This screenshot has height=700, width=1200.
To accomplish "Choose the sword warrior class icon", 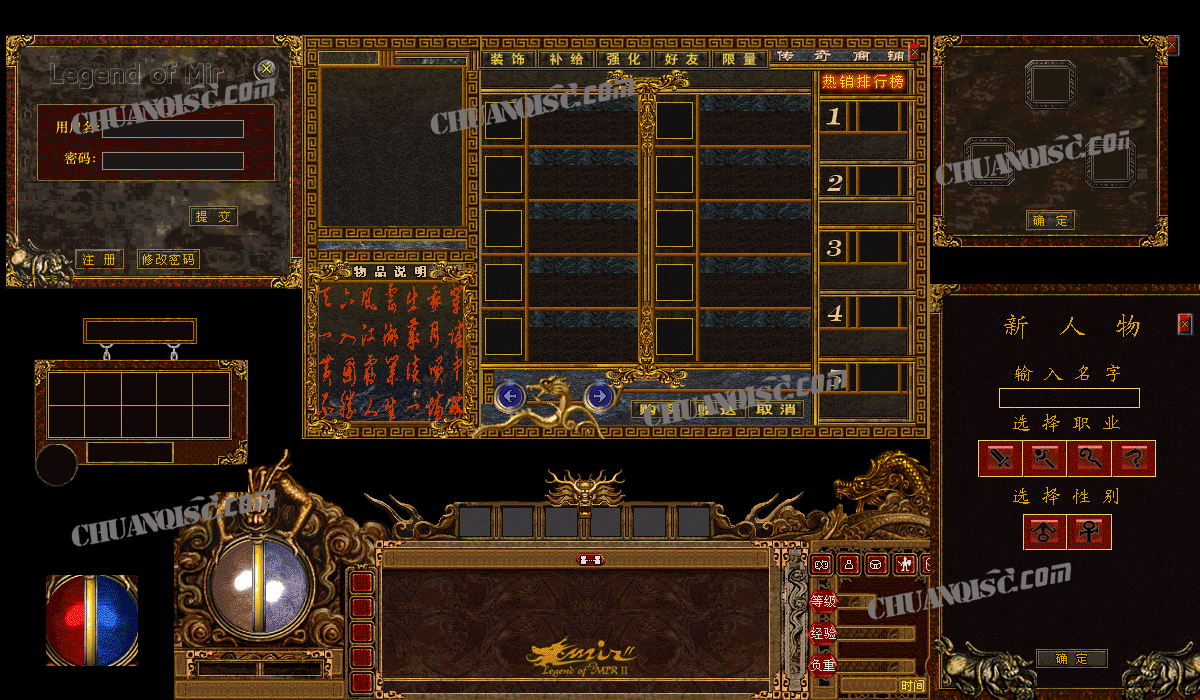I will tap(1000, 459).
